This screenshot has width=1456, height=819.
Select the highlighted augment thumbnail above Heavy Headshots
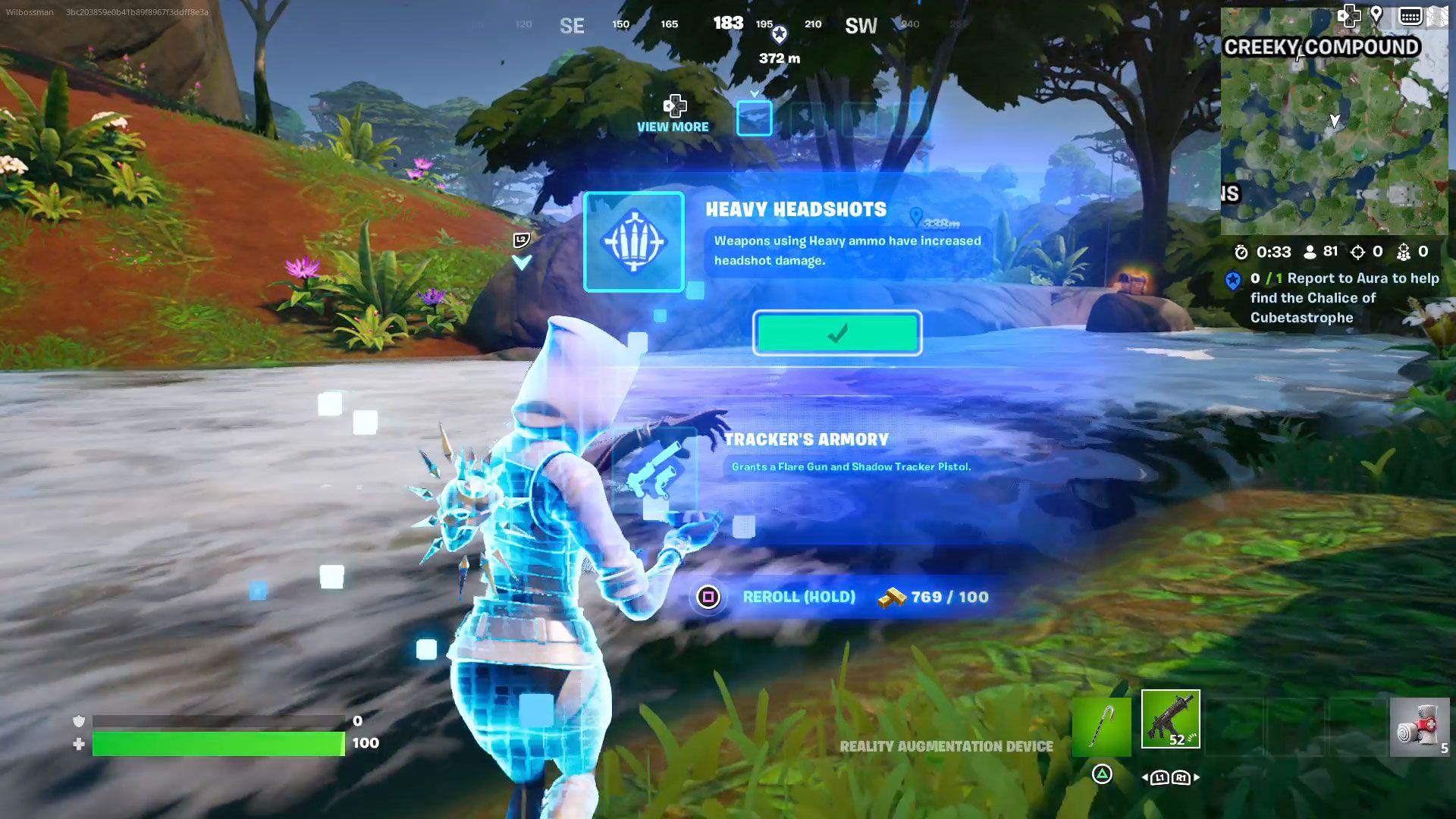tap(754, 118)
